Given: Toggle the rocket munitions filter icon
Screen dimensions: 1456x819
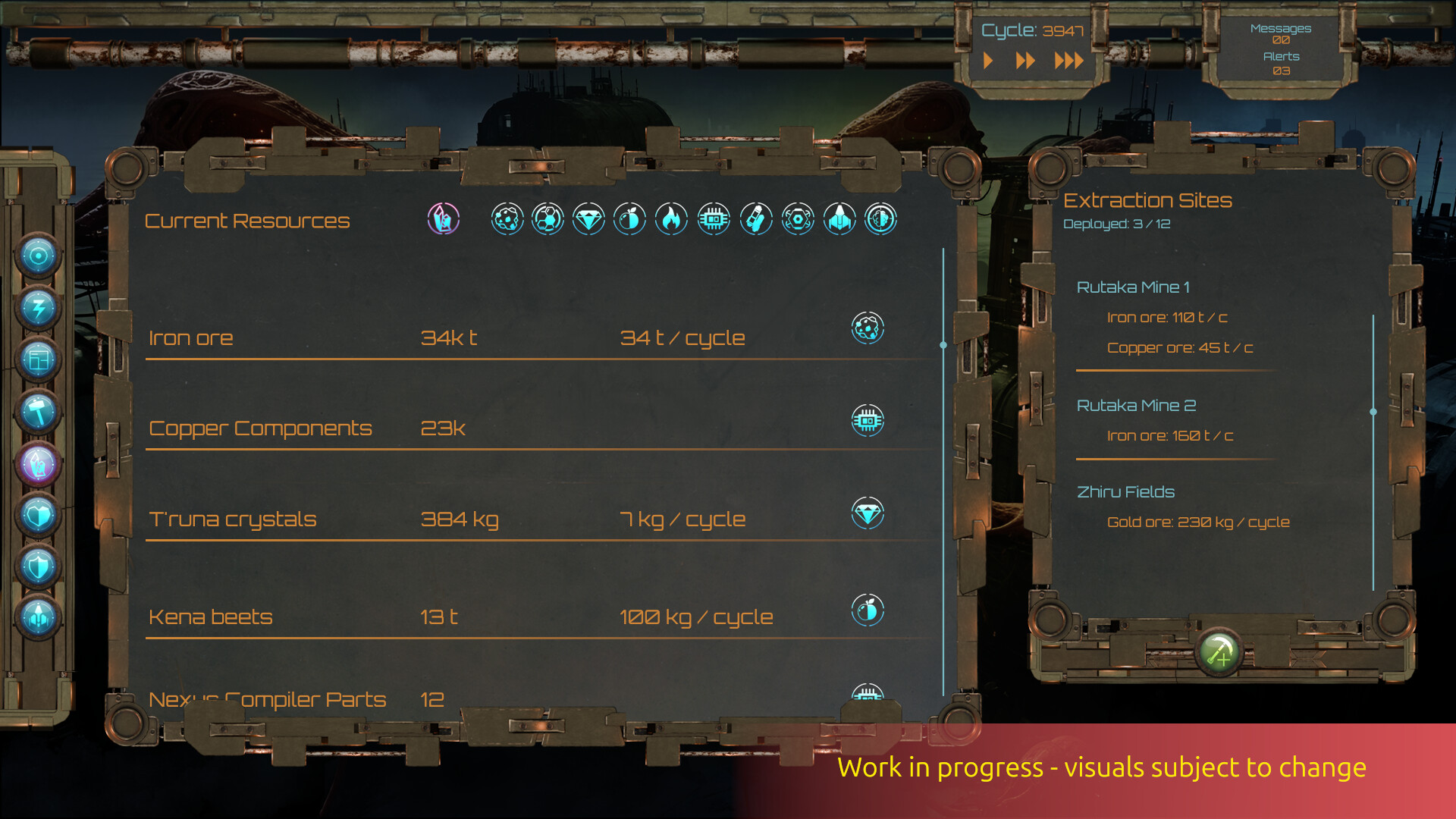Looking at the screenshot, I should pyautogui.click(x=839, y=220).
